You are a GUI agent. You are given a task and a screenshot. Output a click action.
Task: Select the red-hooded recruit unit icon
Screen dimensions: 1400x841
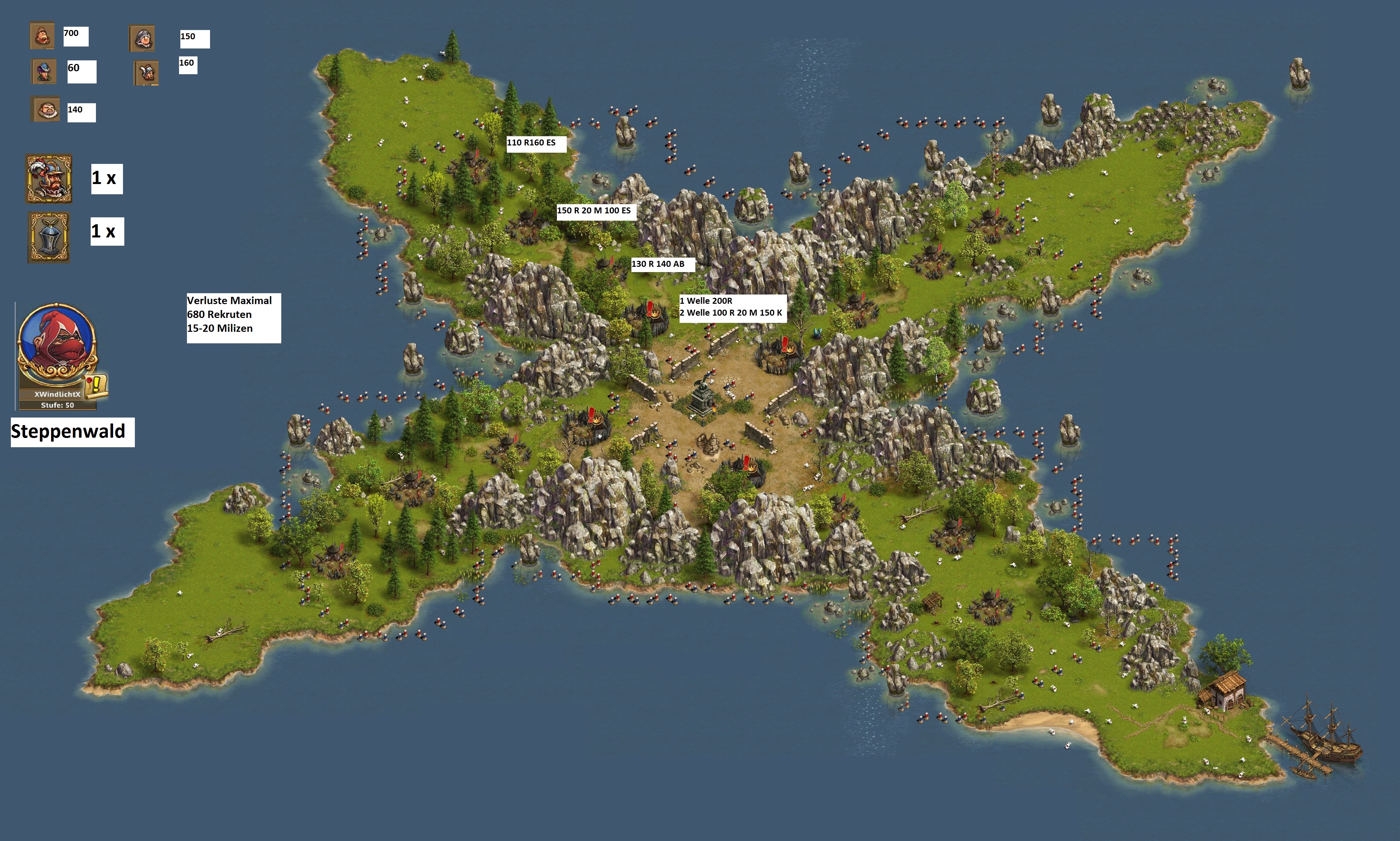tap(43, 36)
